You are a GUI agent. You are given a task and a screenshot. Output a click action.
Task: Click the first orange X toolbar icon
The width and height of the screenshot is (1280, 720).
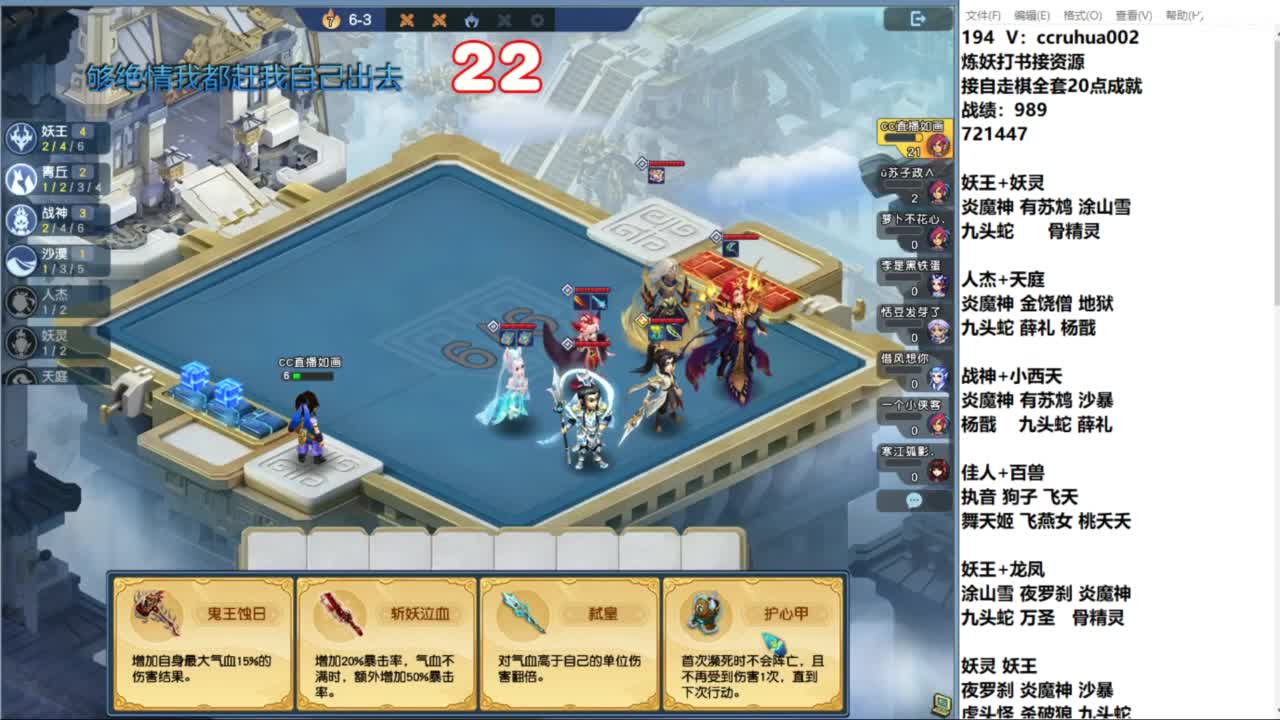(x=407, y=20)
